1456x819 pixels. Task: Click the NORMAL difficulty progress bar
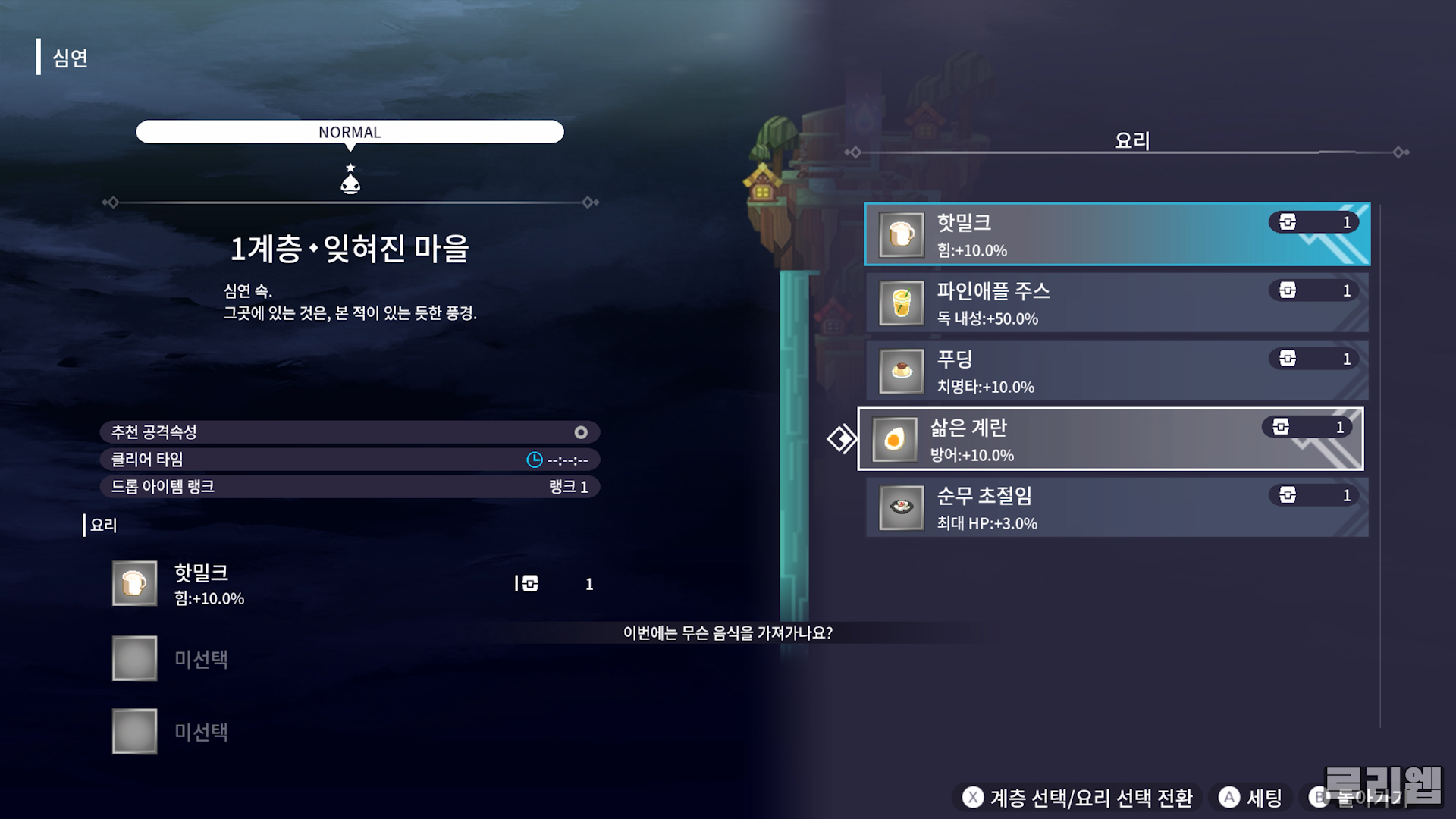(350, 131)
